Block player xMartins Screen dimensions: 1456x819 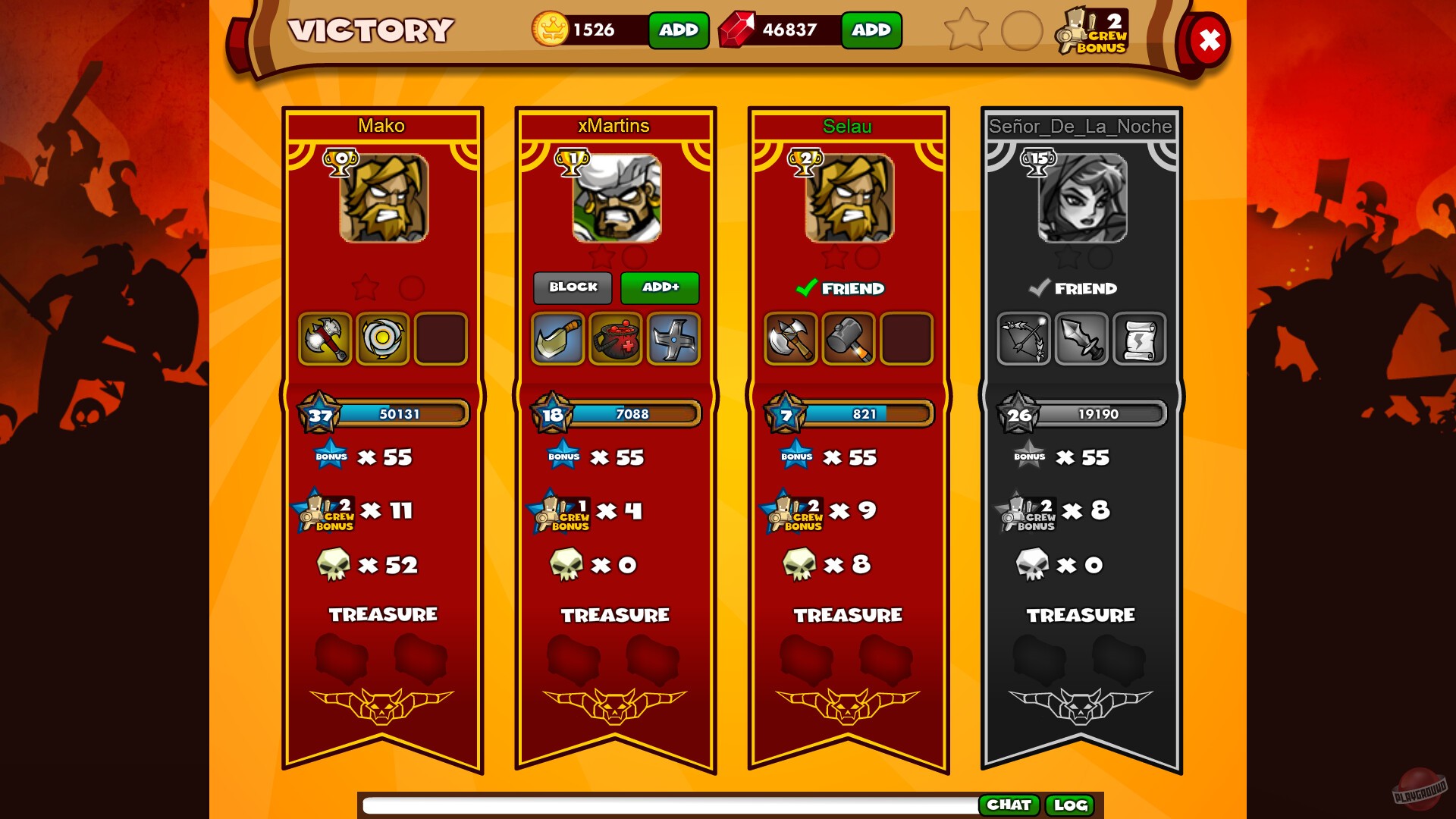[x=573, y=287]
